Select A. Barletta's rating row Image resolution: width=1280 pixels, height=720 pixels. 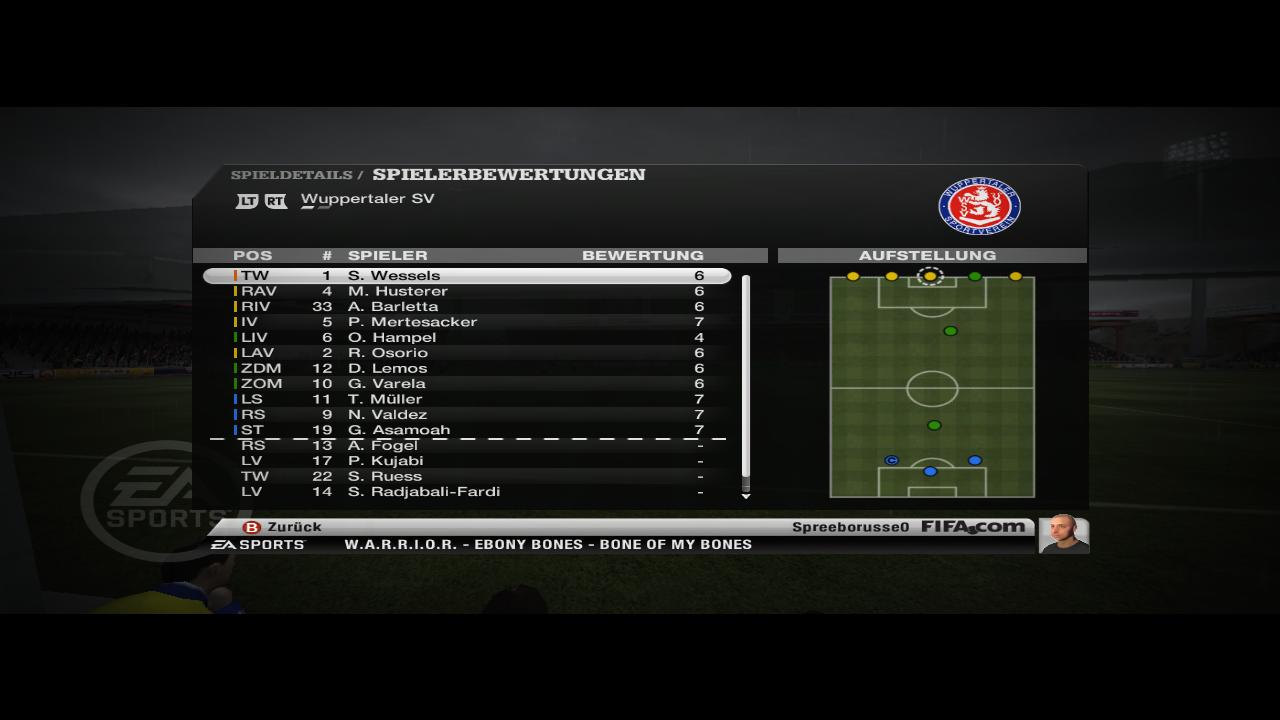point(467,307)
